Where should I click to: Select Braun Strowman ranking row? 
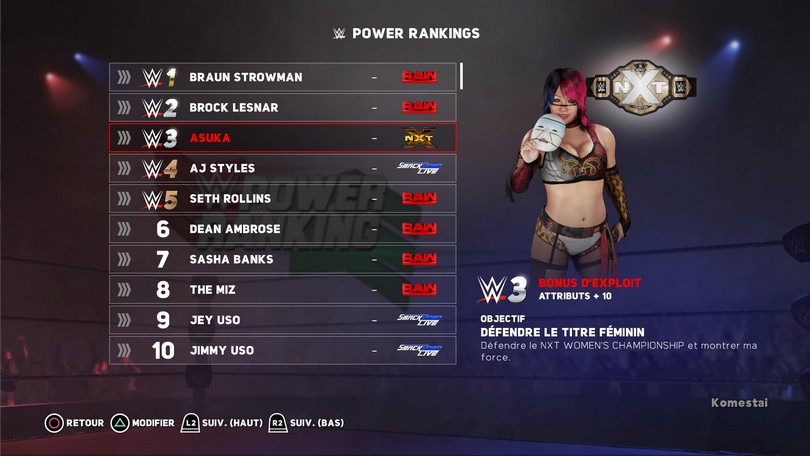[282, 77]
